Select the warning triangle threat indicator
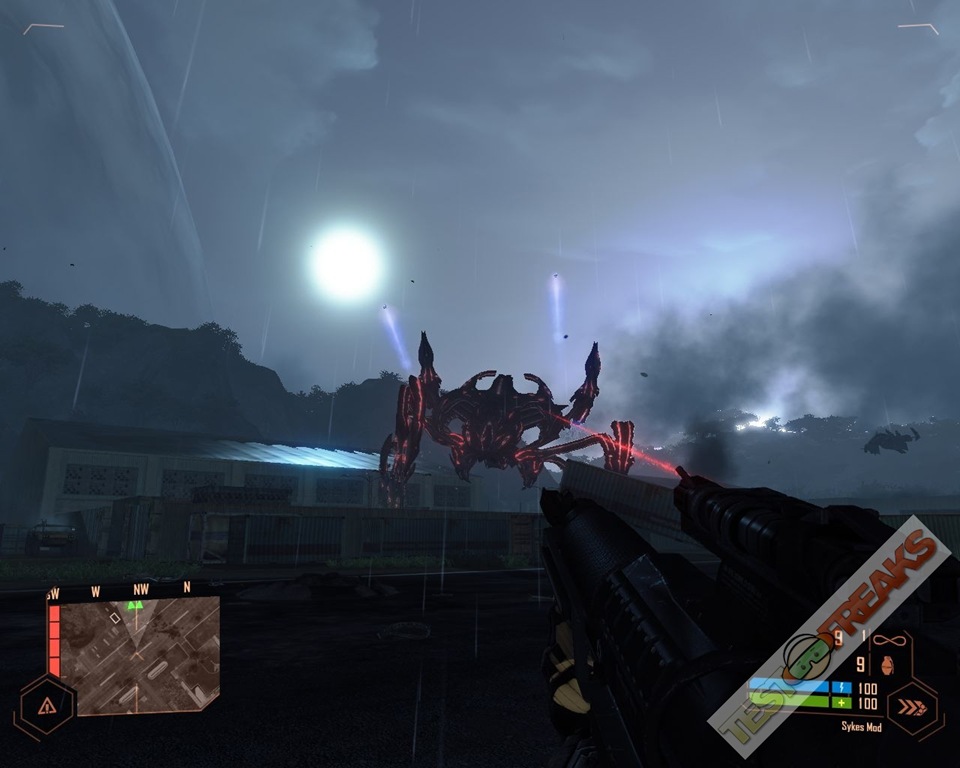The width and height of the screenshot is (960, 768). [x=46, y=705]
